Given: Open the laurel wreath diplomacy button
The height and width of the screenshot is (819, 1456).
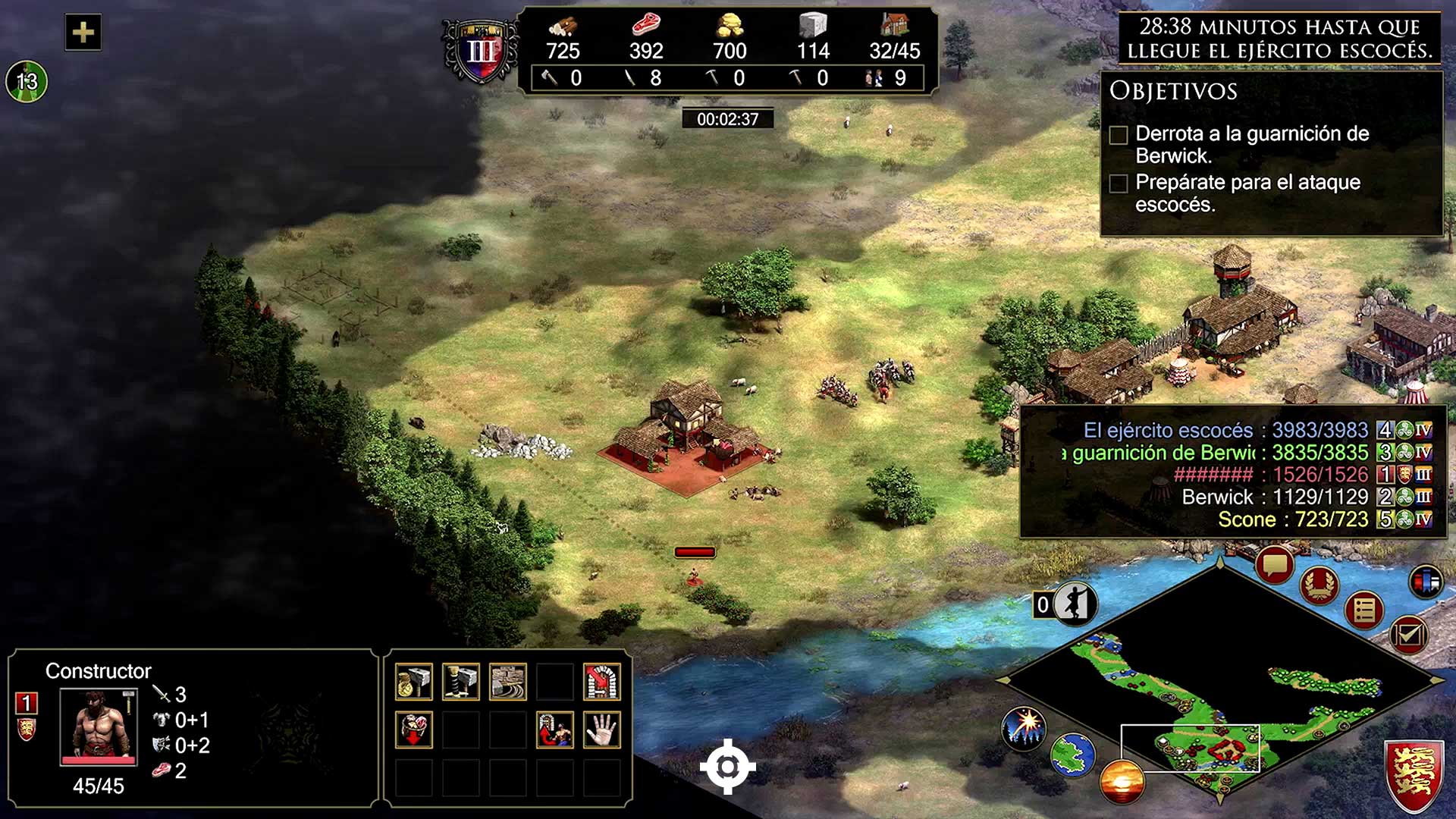Looking at the screenshot, I should click(x=1319, y=585).
